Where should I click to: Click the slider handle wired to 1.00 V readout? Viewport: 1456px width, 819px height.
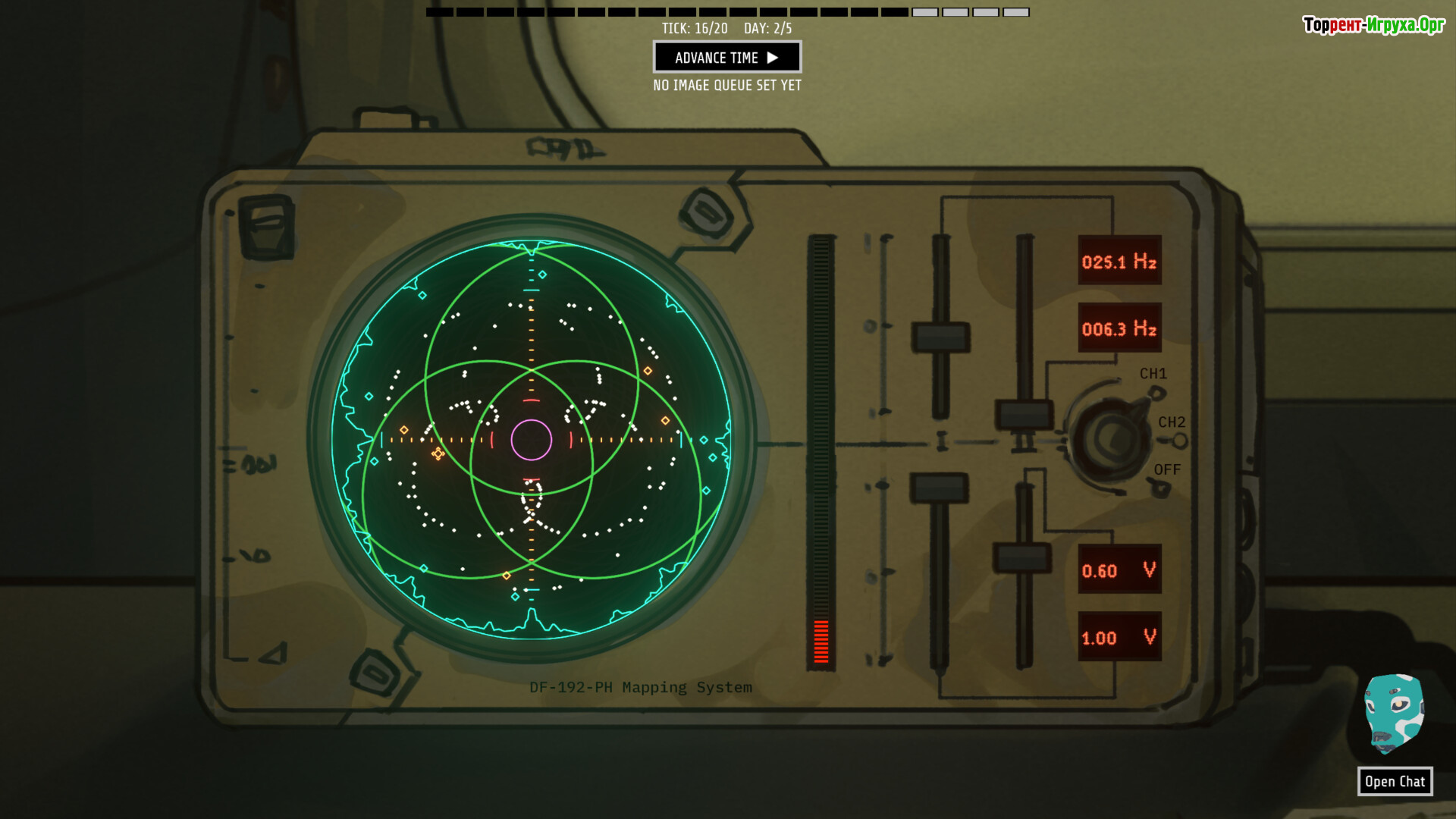tap(939, 488)
